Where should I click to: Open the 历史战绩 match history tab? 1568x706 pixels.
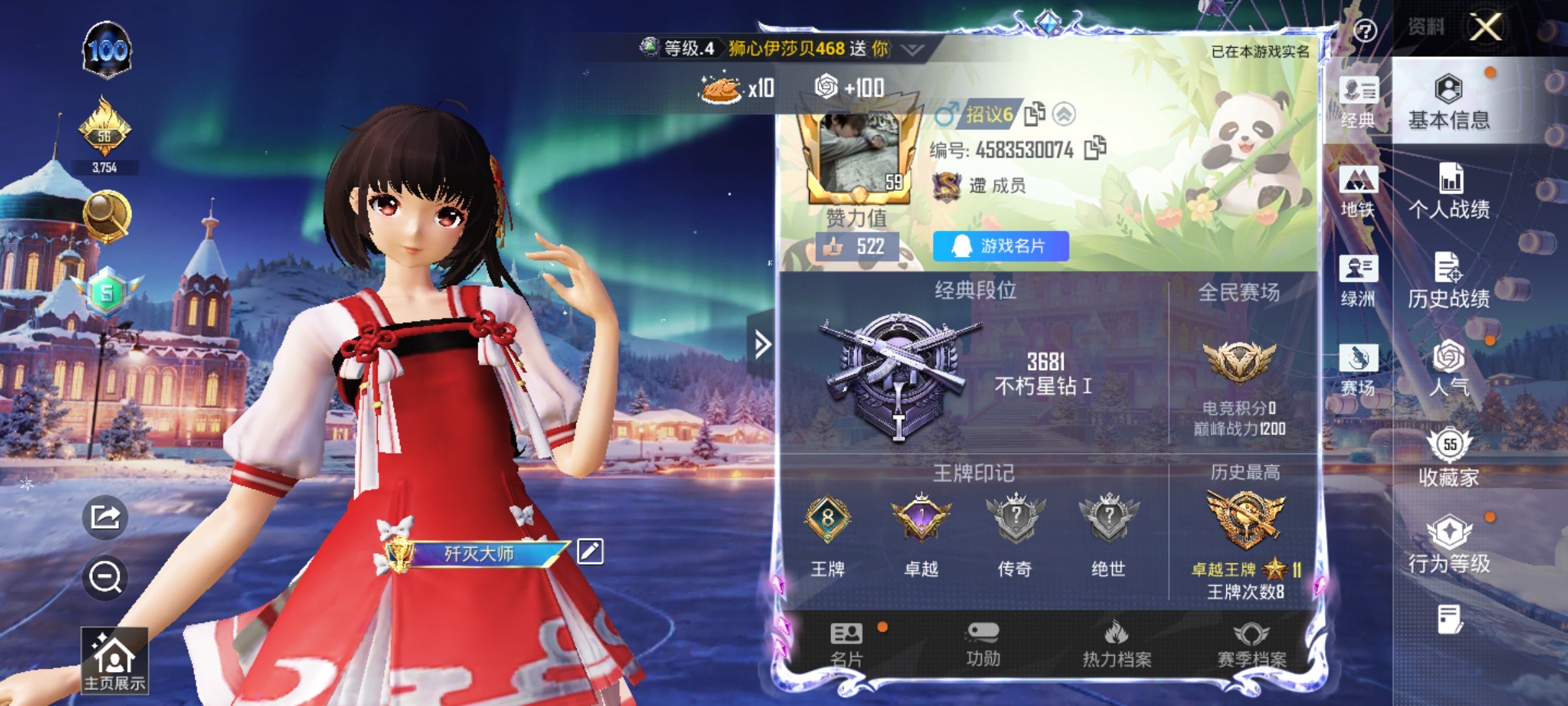coord(1448,280)
